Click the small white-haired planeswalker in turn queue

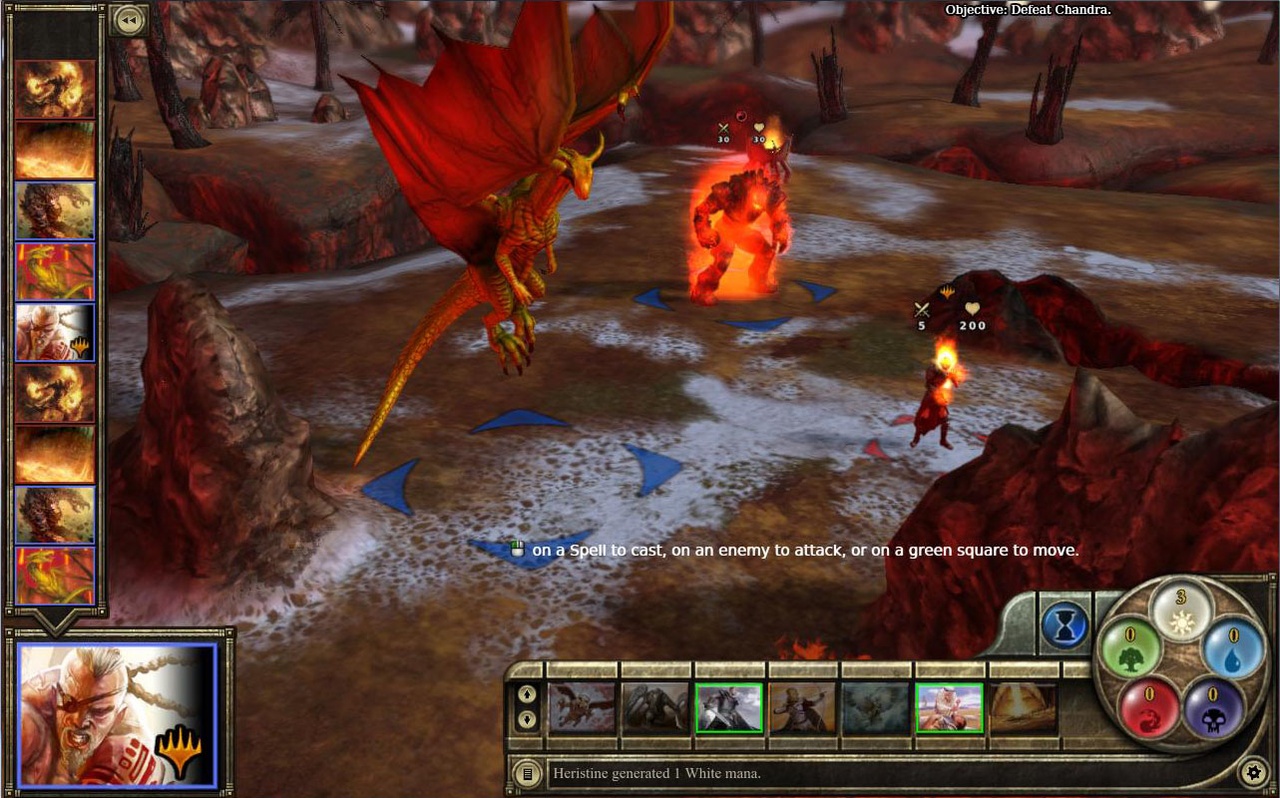(55, 332)
